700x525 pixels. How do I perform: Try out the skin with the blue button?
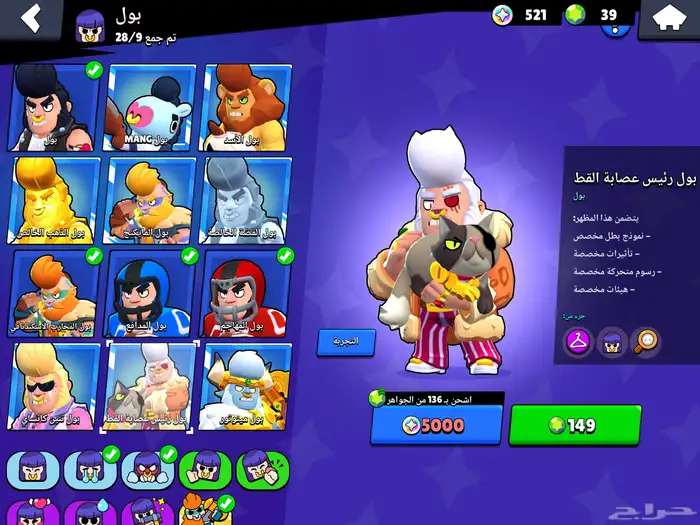pos(346,342)
